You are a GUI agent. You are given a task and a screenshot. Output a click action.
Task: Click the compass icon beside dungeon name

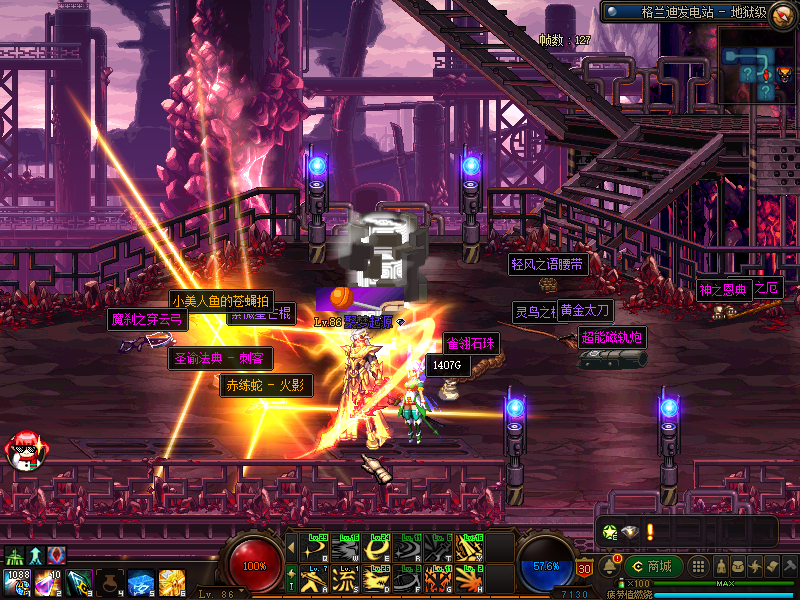pos(612,12)
